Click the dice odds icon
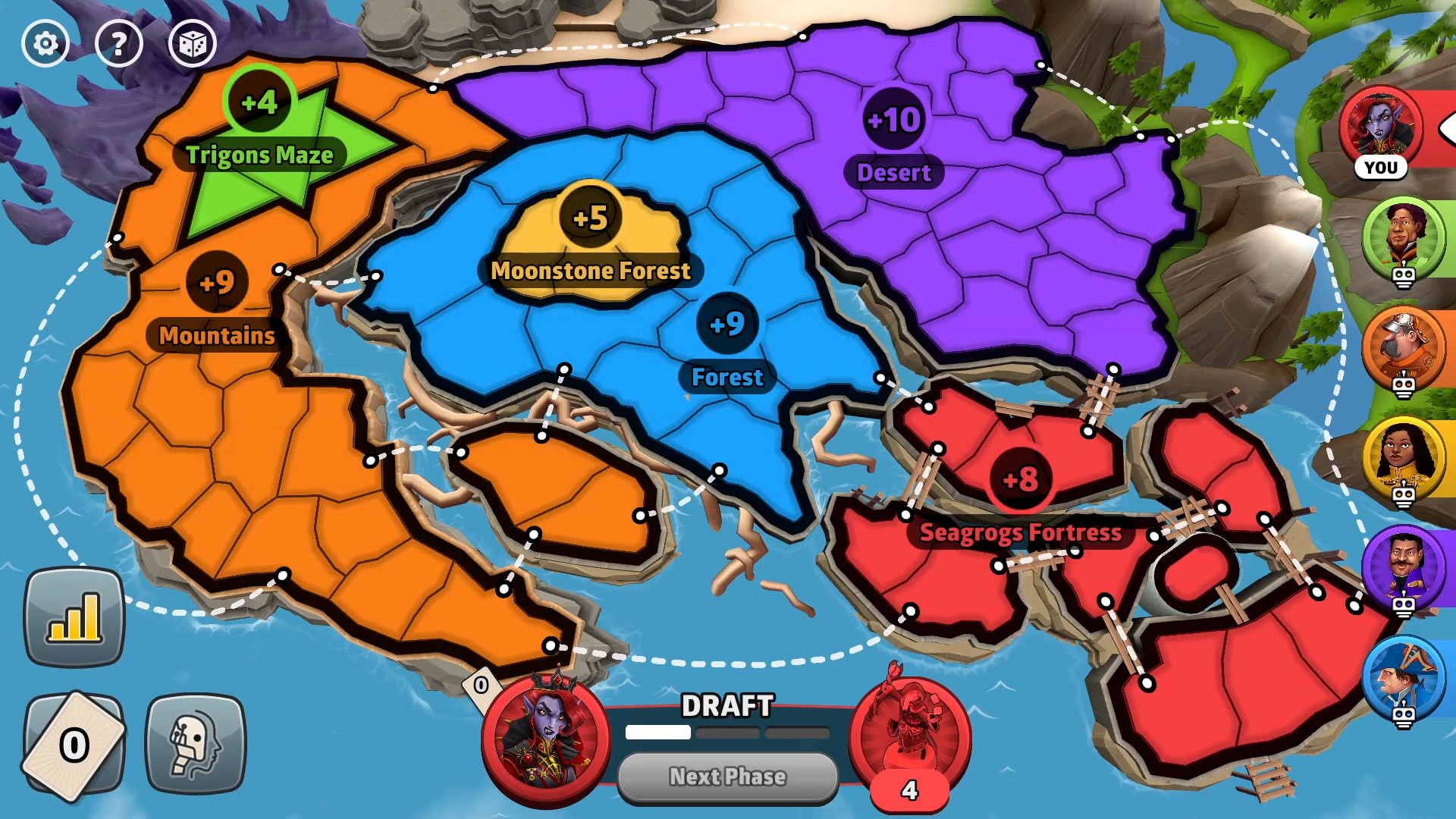 pos(192,43)
